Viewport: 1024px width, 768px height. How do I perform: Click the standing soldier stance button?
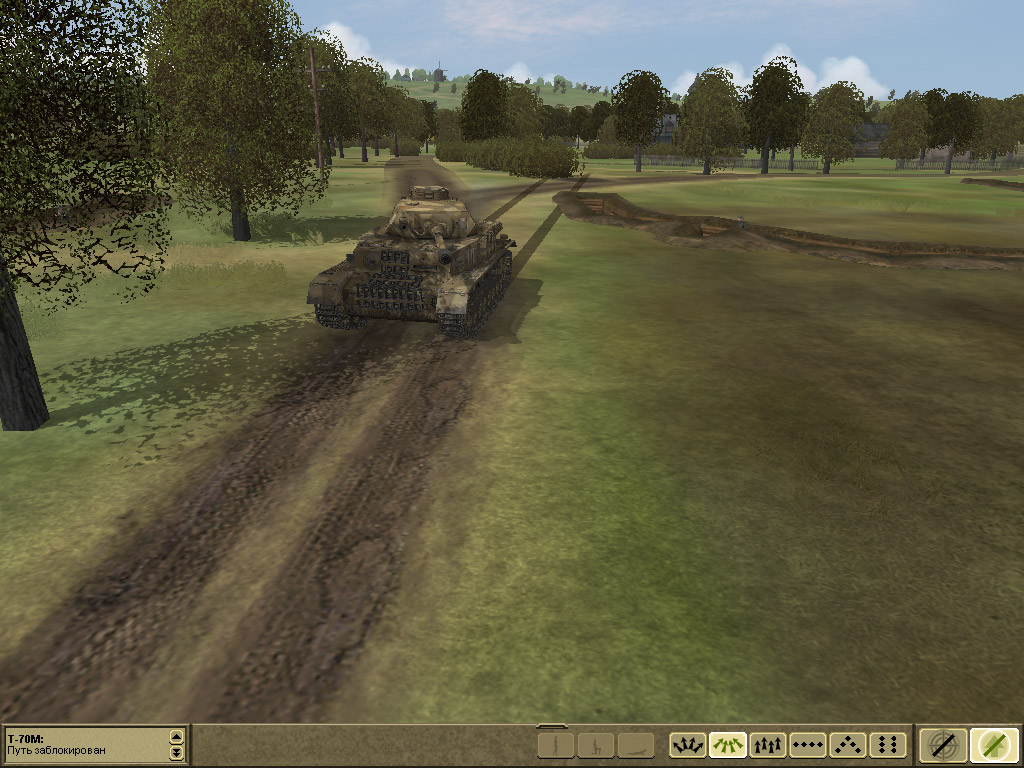(x=557, y=745)
